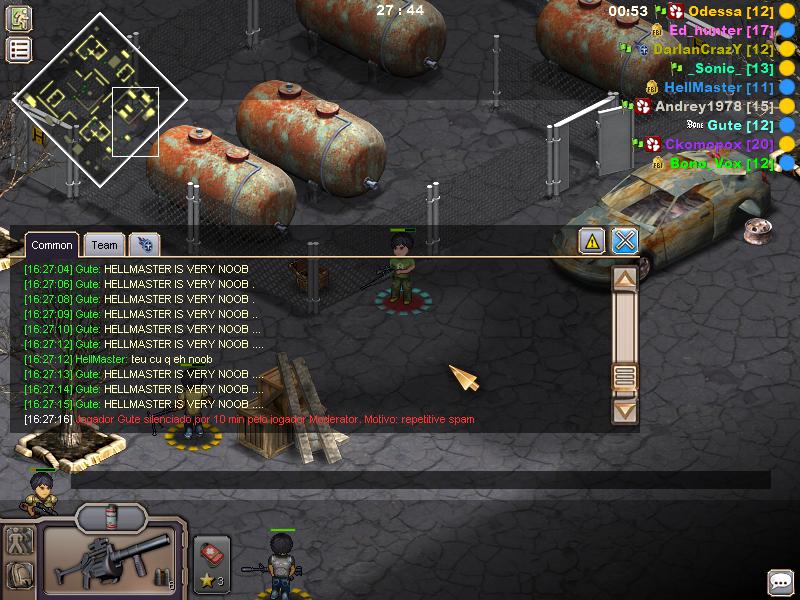Click the exit match button
Image resolution: width=800 pixels, height=600 pixels.
[19, 18]
